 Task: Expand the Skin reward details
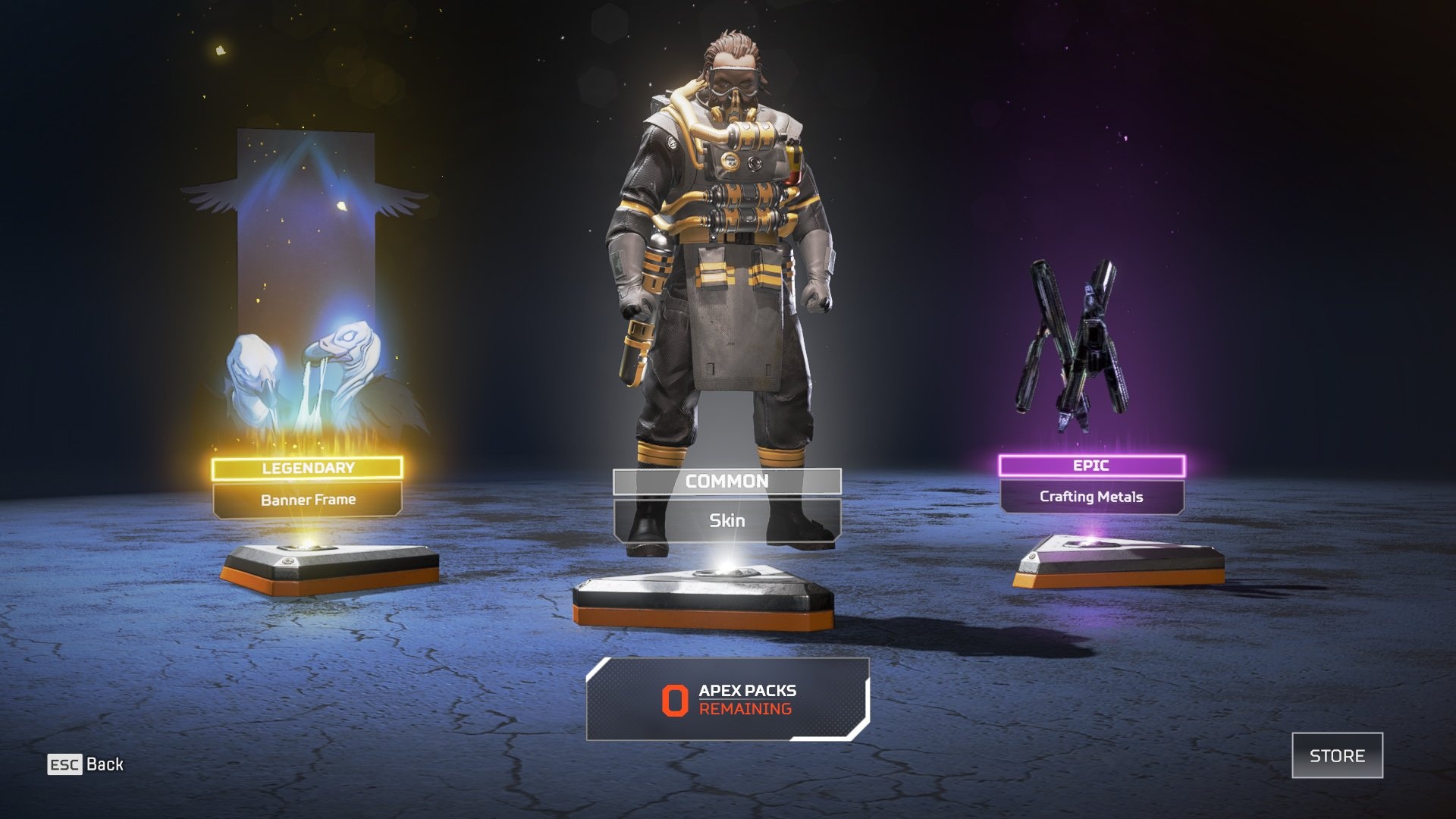pyautogui.click(x=728, y=520)
